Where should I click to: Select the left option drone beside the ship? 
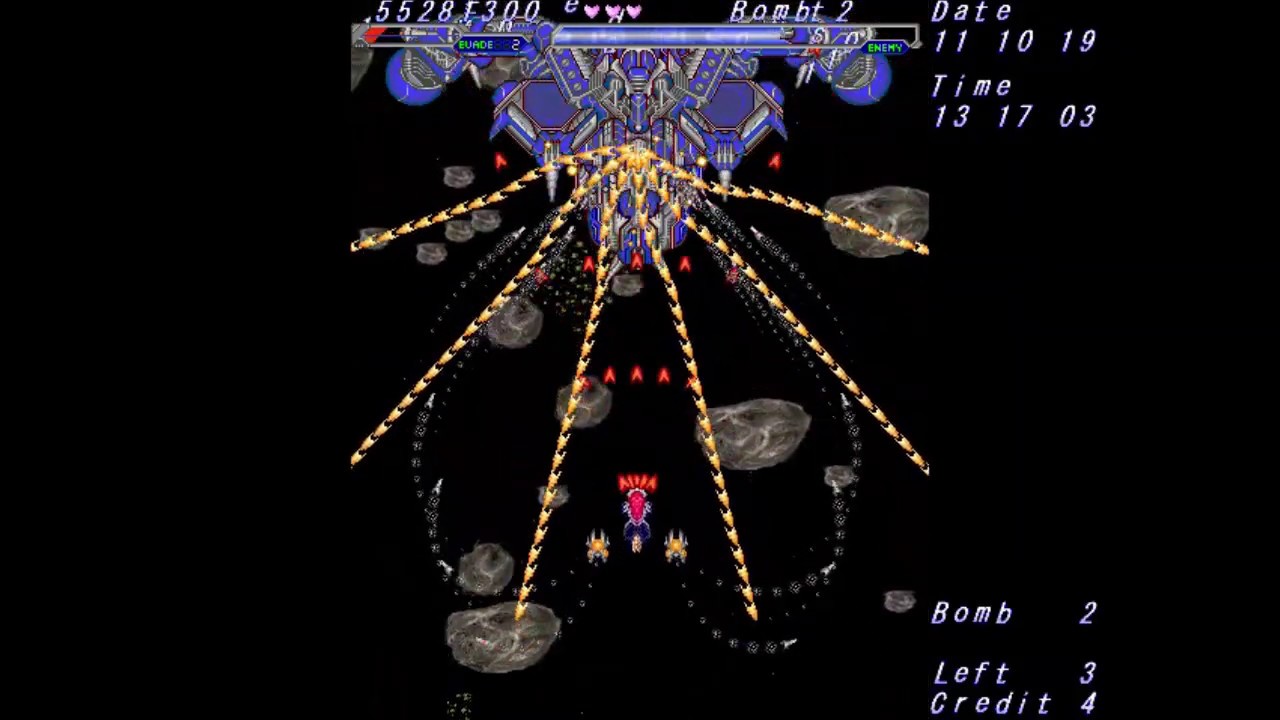tap(595, 545)
